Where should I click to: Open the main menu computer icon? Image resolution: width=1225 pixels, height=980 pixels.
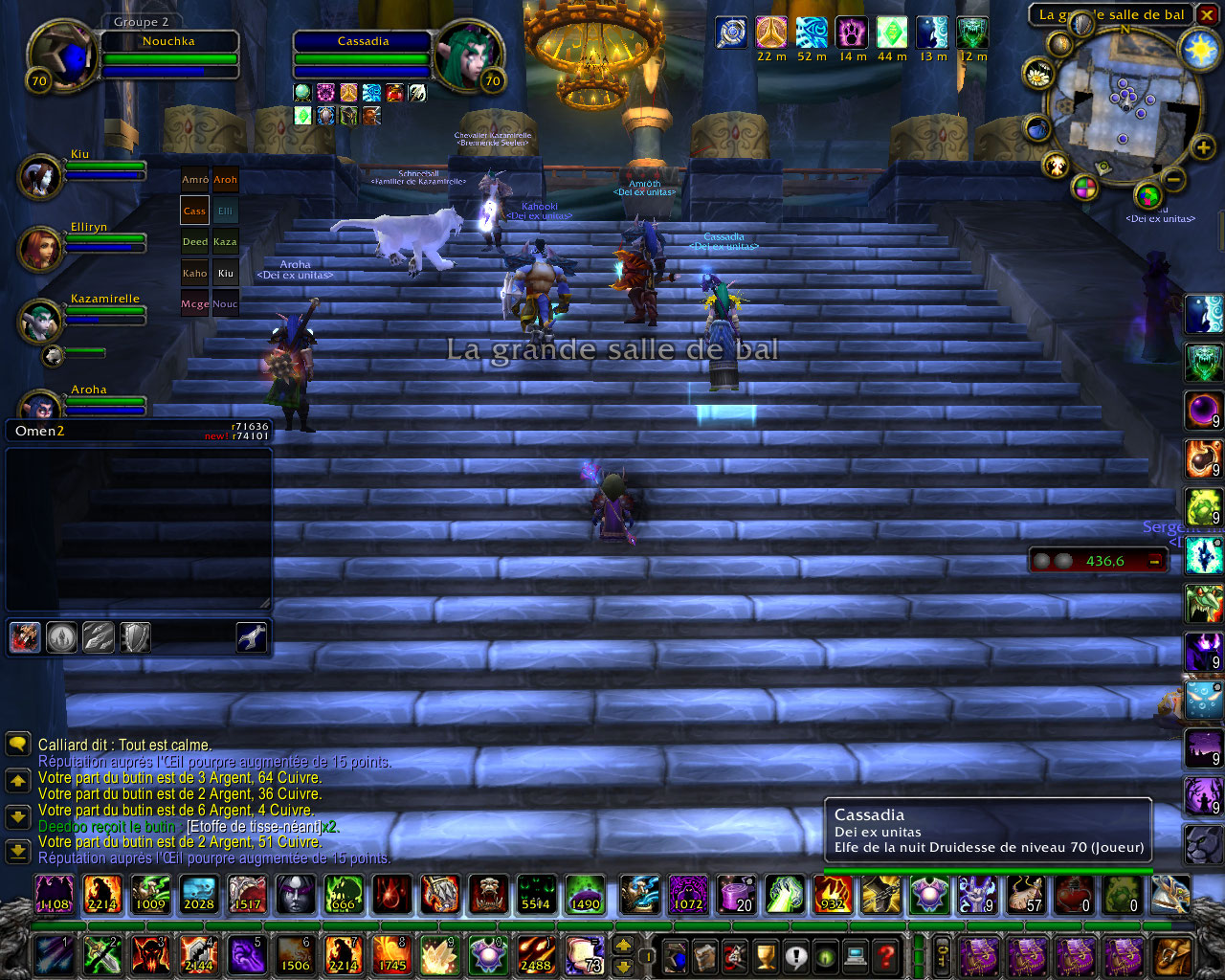(857, 955)
